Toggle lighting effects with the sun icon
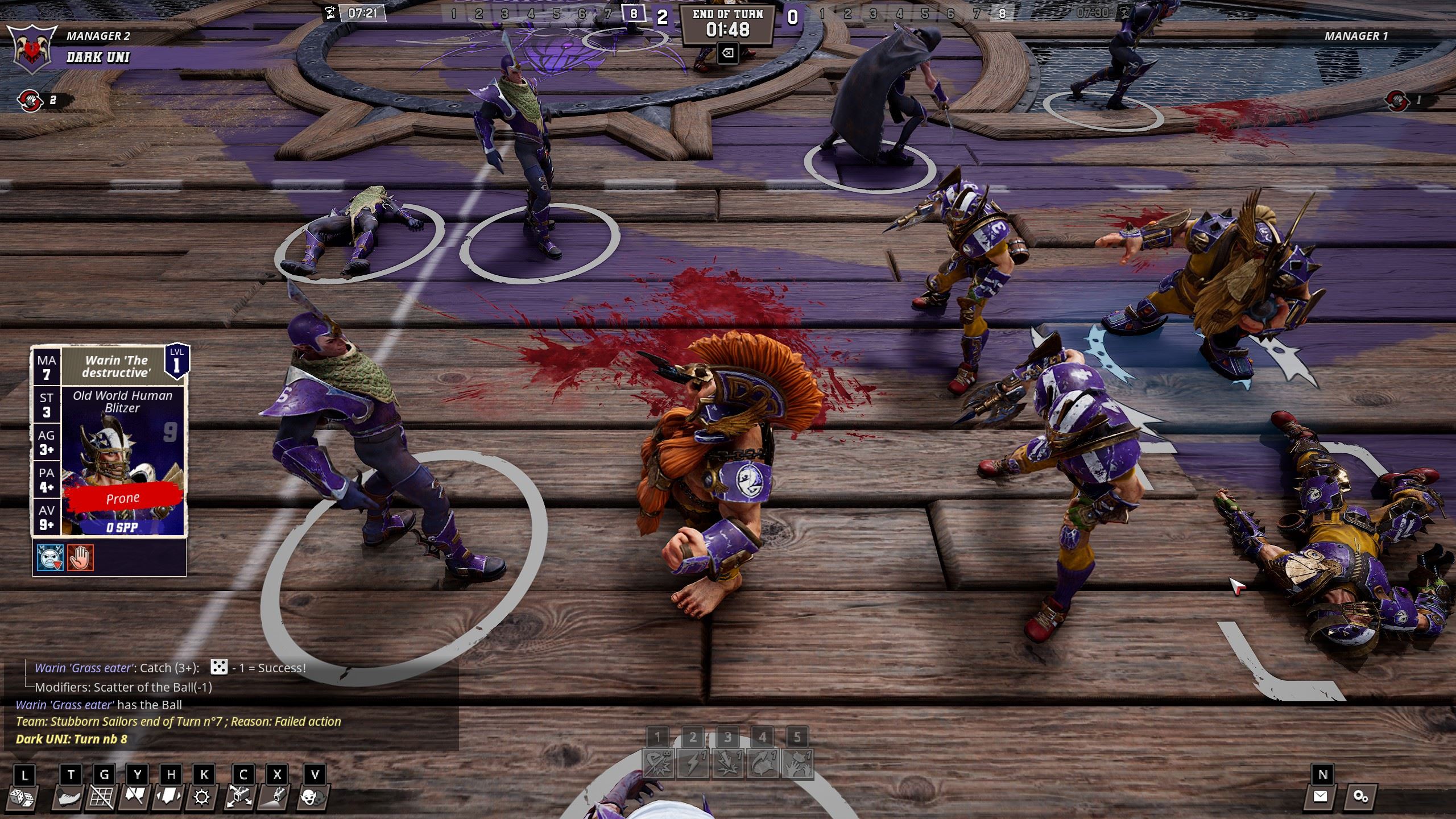1456x819 pixels. tap(203, 796)
